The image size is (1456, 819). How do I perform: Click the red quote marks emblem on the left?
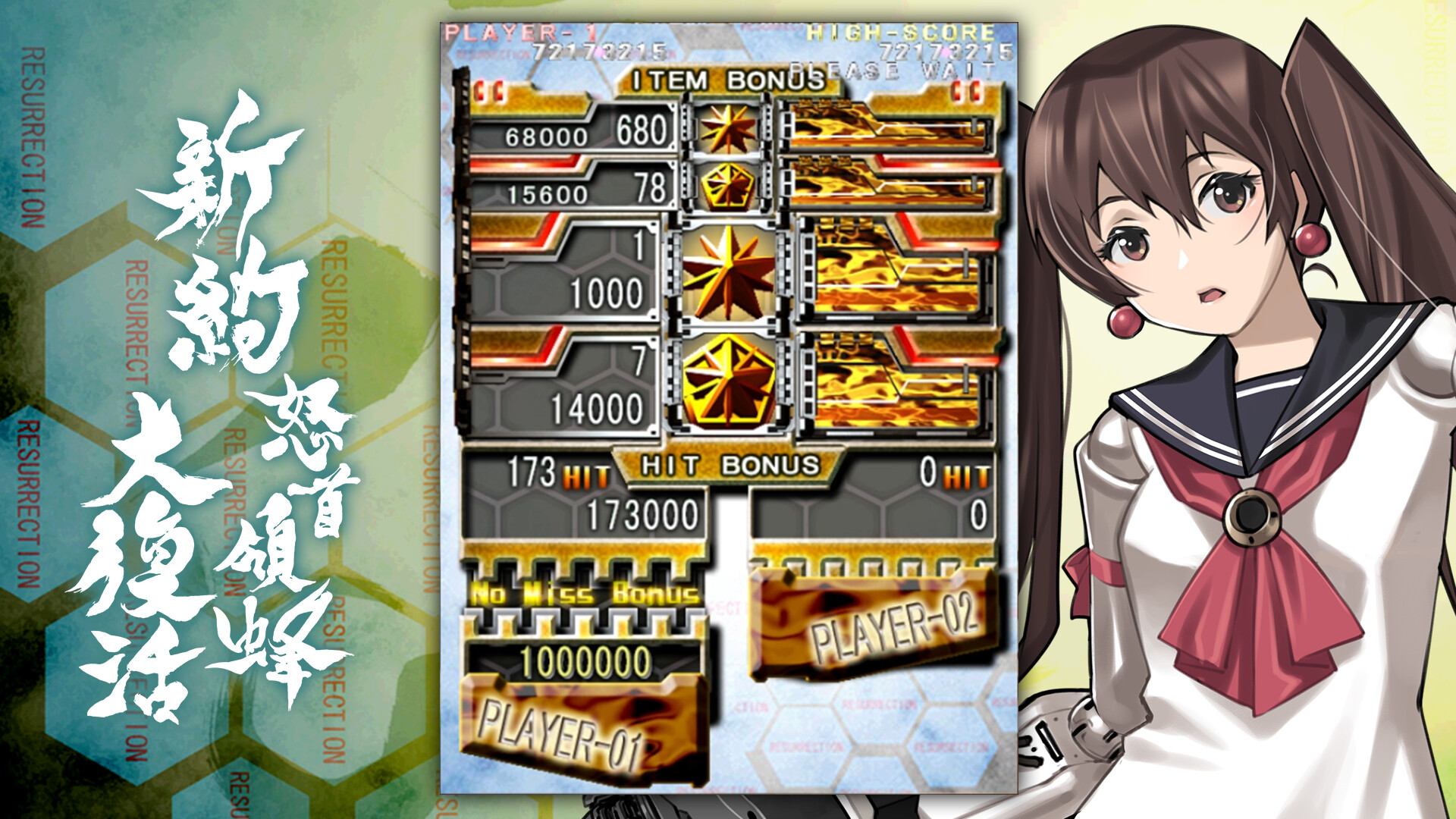(x=488, y=91)
